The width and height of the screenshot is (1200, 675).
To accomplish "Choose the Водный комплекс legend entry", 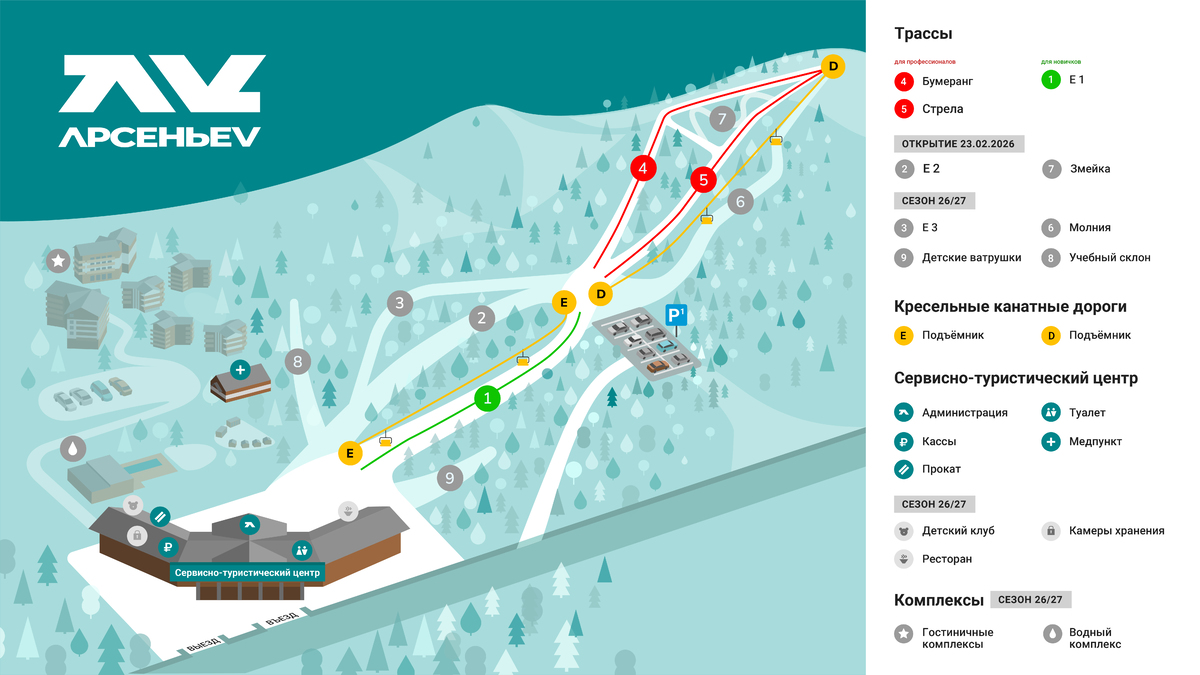I will [x=1095, y=638].
